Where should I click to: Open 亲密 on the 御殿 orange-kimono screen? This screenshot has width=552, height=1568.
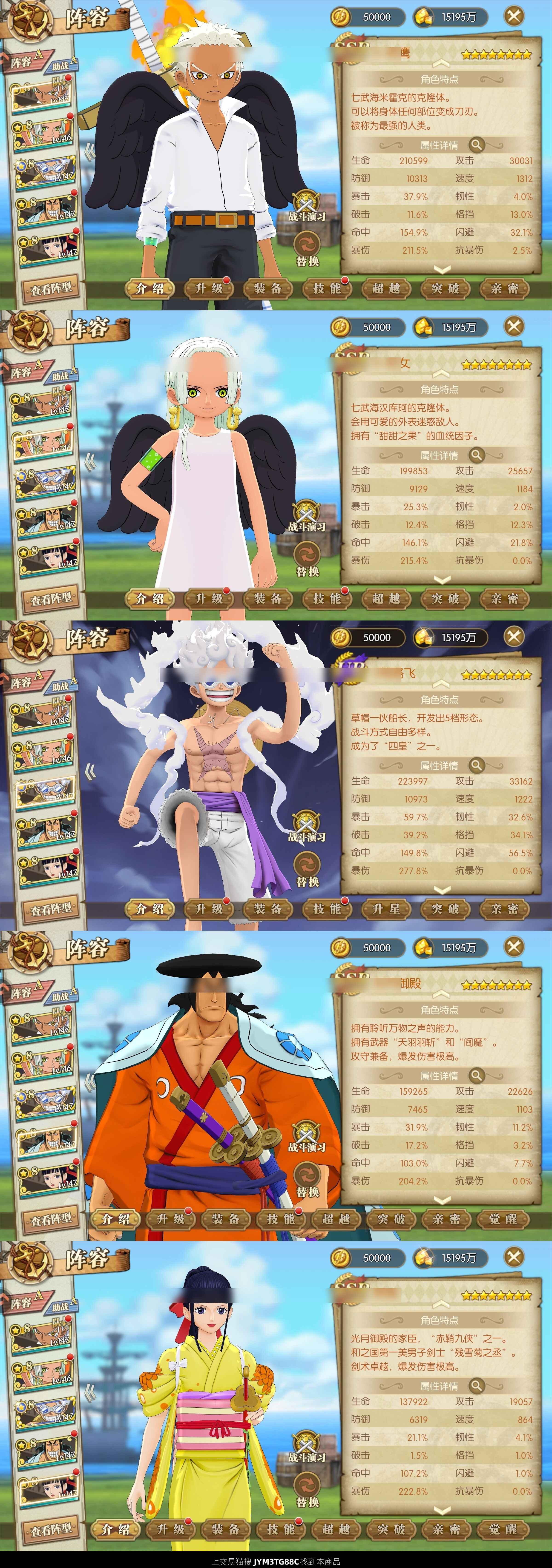pos(447,1219)
